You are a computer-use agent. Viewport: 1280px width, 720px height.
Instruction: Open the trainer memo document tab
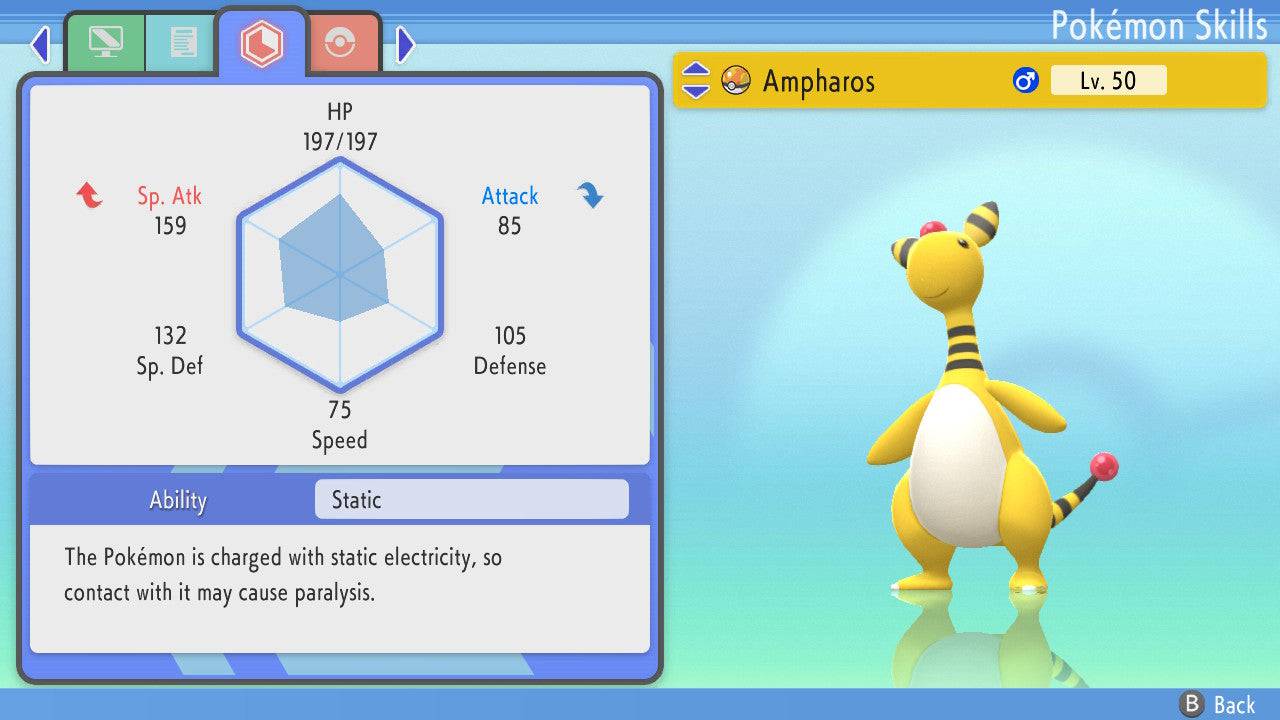point(182,42)
